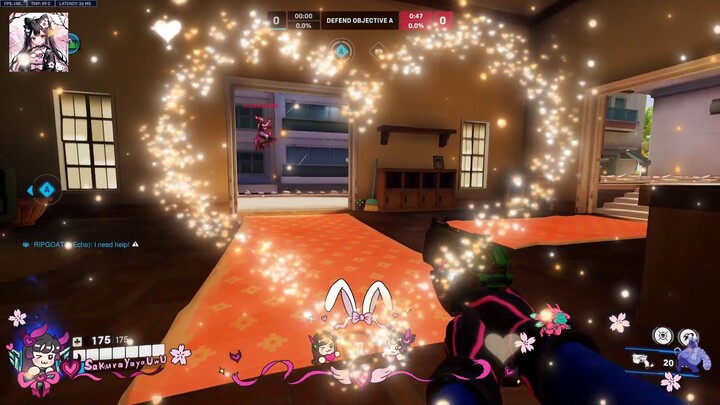
Task: Click the Defend Objective A banner
Action: (x=359, y=19)
